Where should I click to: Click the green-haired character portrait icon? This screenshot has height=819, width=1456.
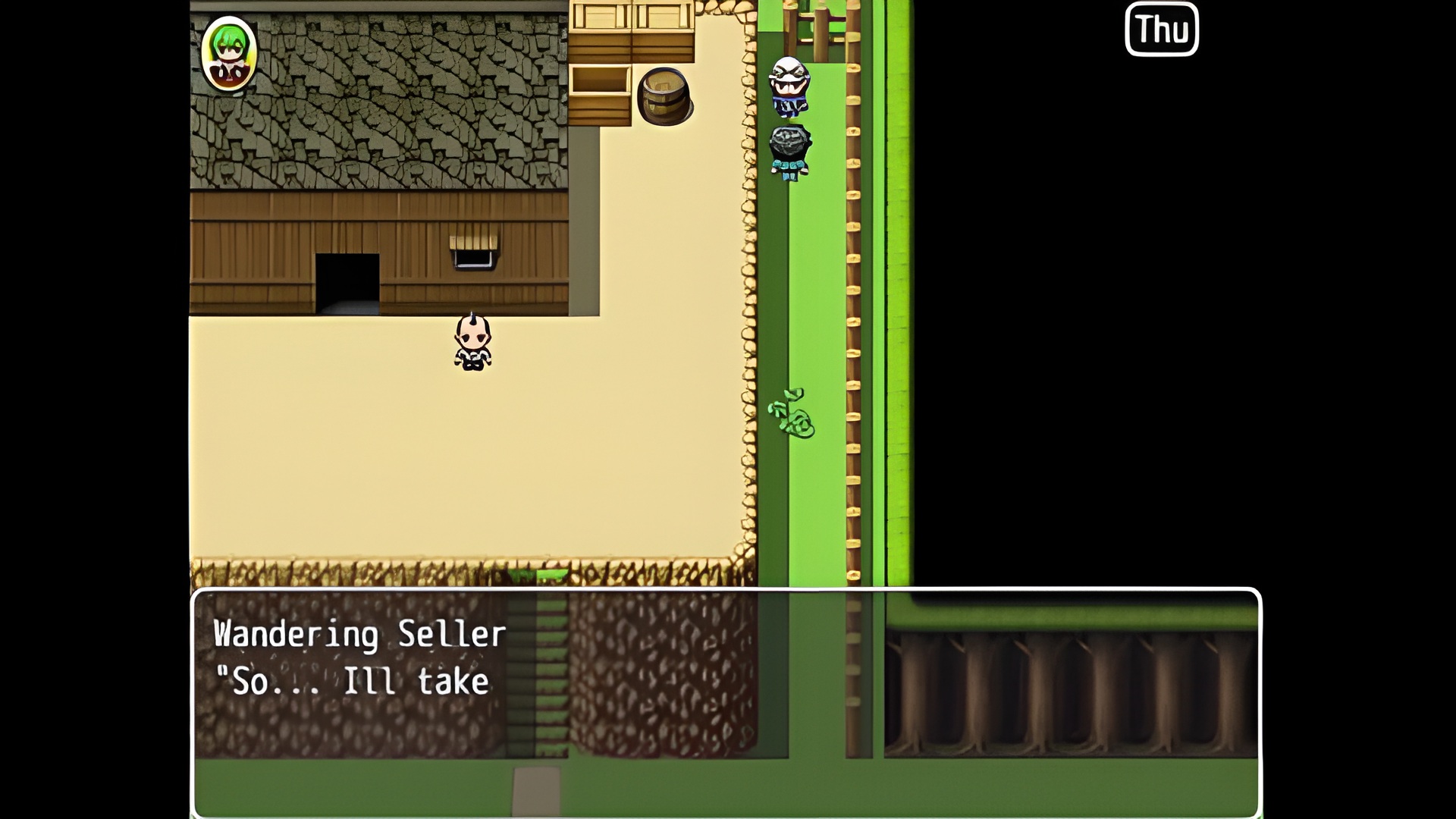(x=228, y=53)
